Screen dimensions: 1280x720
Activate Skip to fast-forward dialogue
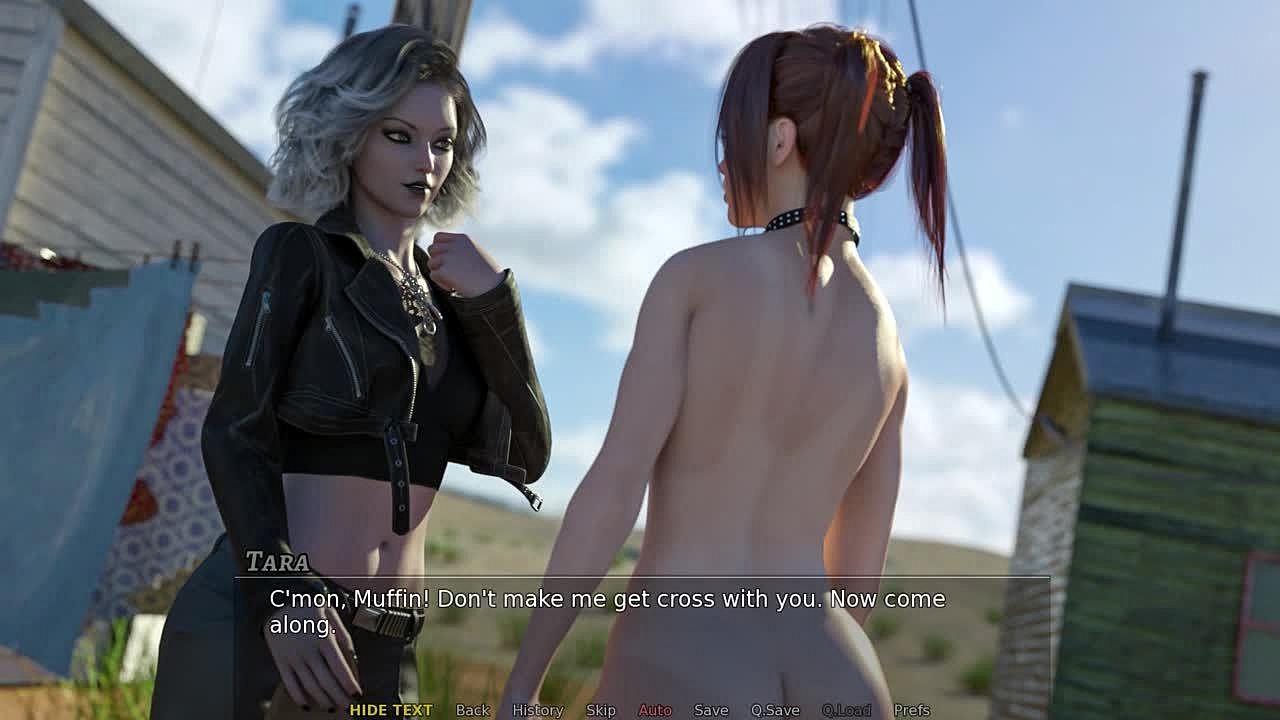pos(601,710)
